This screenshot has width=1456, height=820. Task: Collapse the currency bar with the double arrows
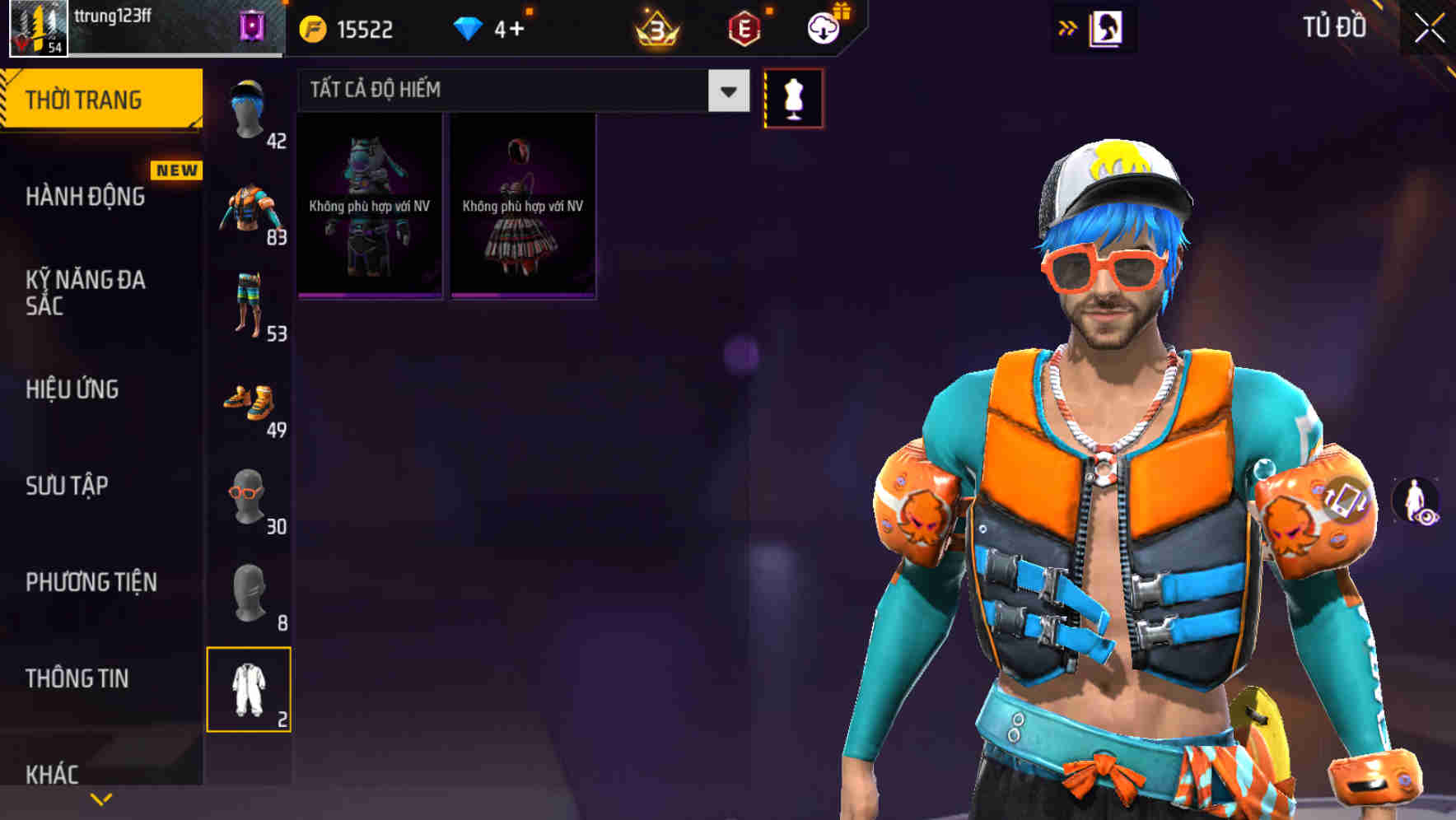(1068, 27)
